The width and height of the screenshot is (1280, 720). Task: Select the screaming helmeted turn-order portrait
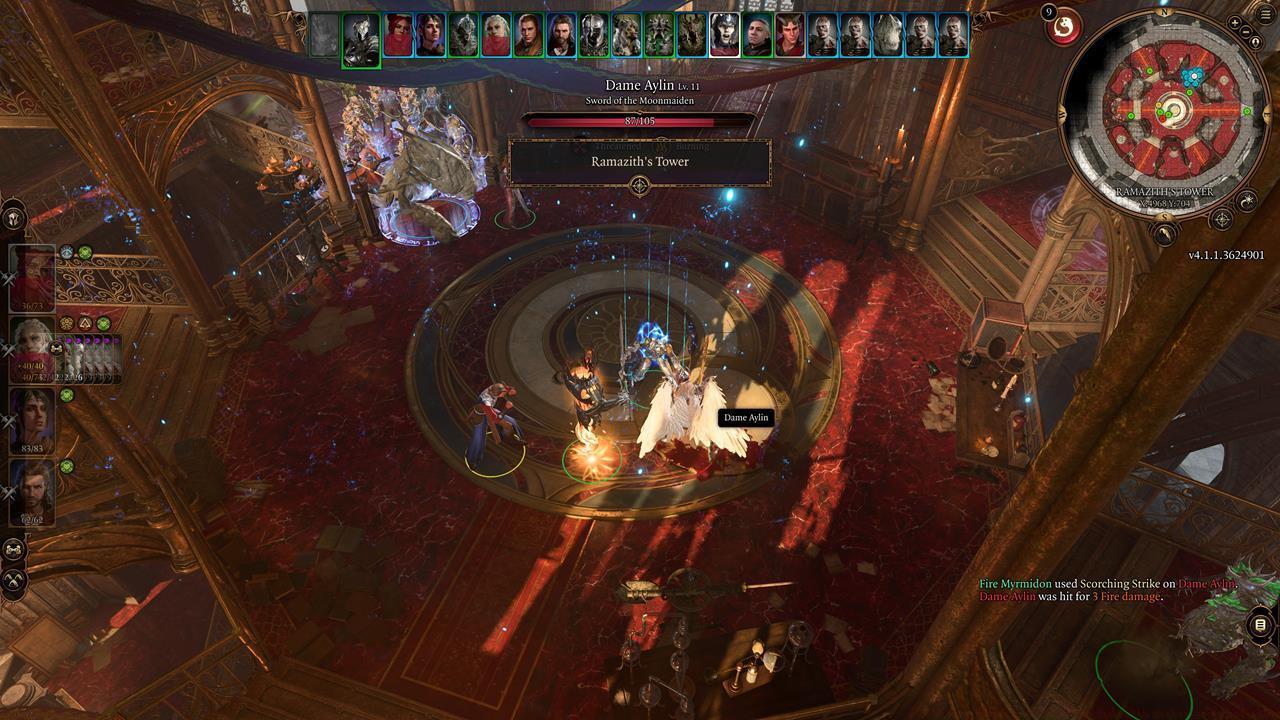pos(724,35)
